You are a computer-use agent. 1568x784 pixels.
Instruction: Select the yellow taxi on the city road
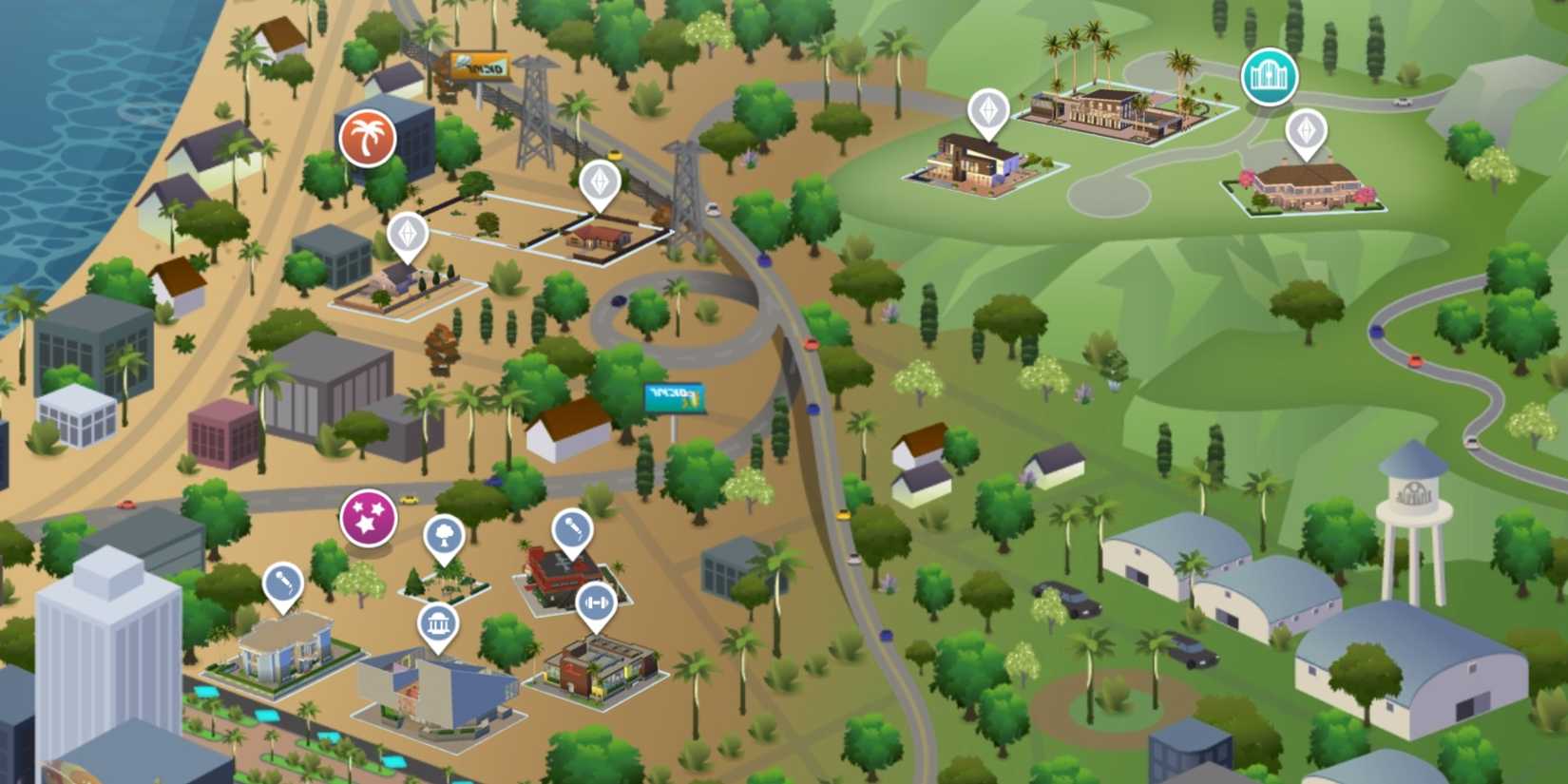(409, 497)
